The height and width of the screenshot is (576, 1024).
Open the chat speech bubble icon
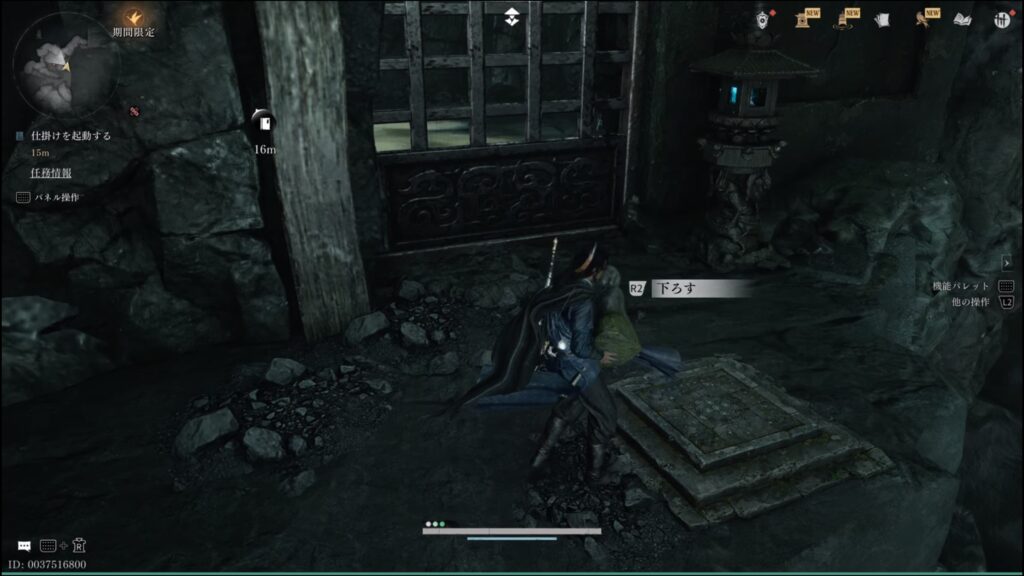click(23, 546)
